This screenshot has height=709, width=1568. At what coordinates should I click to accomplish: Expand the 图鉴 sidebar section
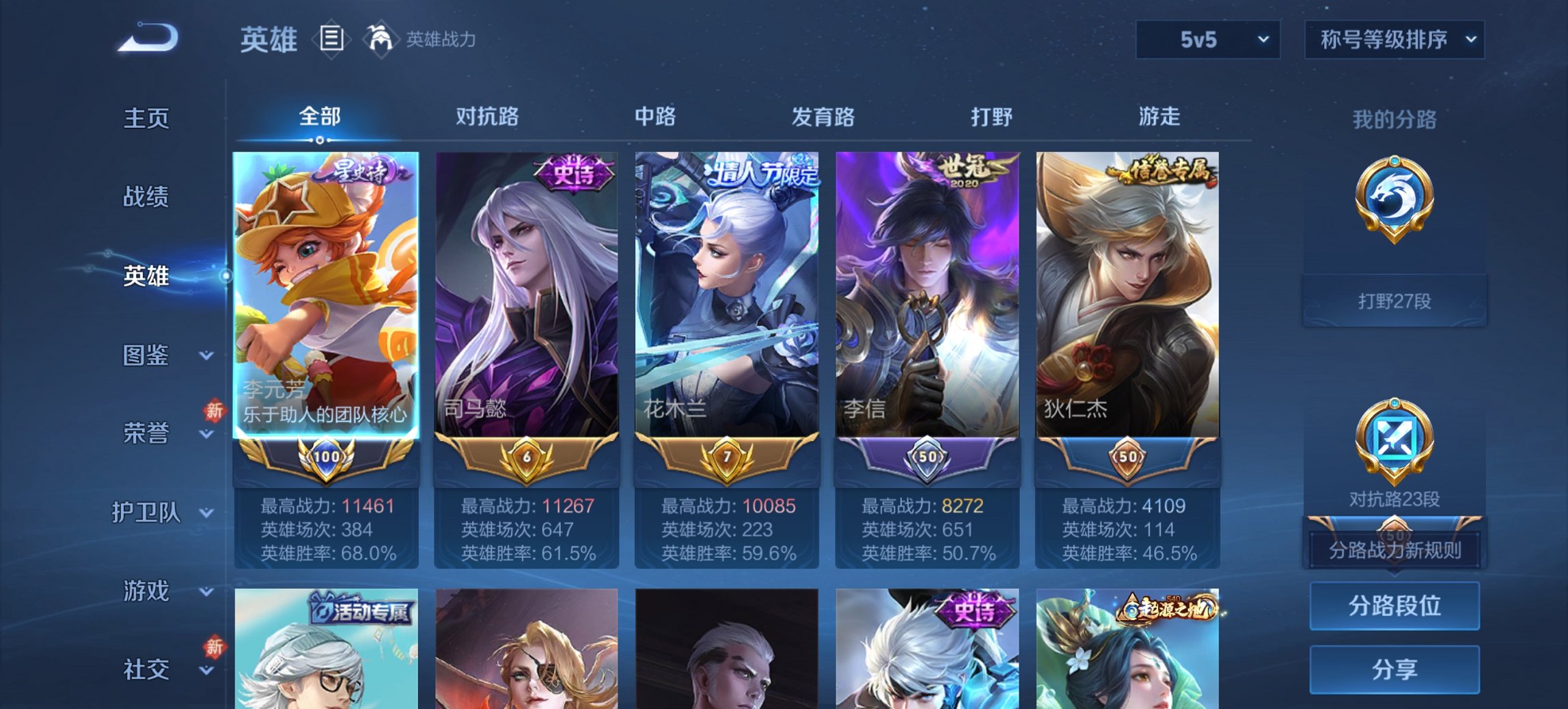(147, 356)
